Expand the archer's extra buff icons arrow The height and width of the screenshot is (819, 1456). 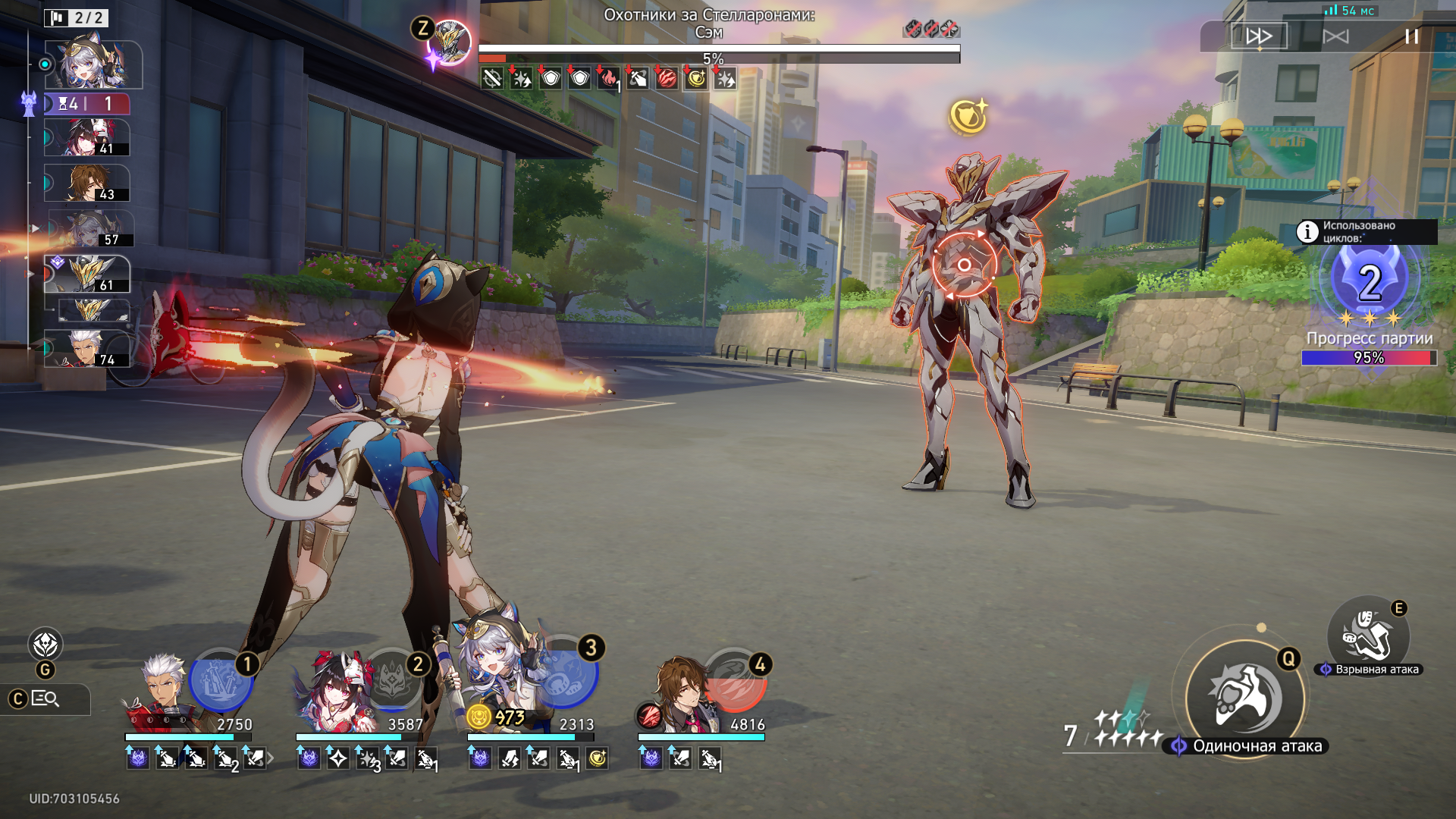(x=271, y=758)
